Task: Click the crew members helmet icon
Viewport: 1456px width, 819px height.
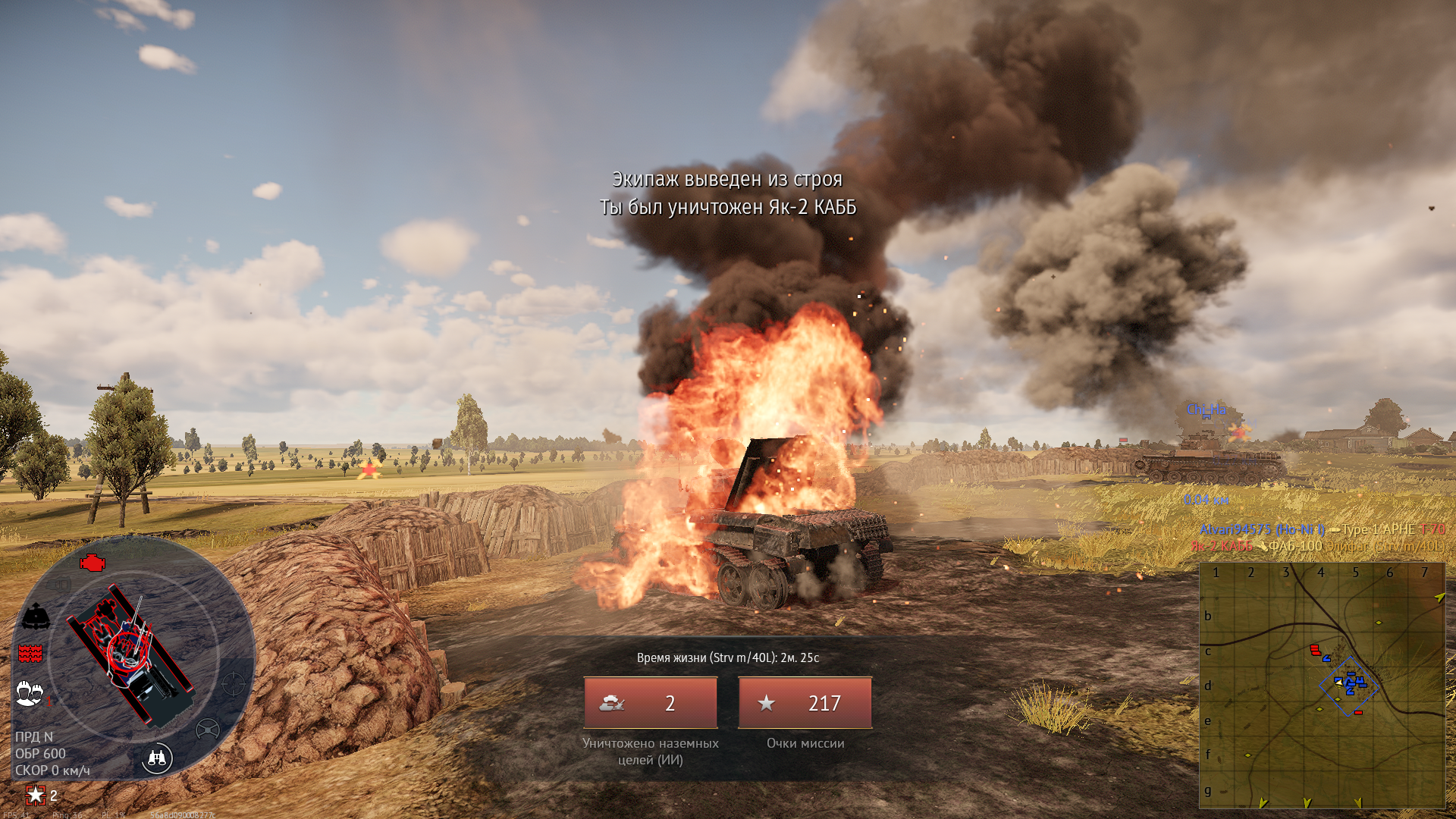Action: (x=30, y=693)
